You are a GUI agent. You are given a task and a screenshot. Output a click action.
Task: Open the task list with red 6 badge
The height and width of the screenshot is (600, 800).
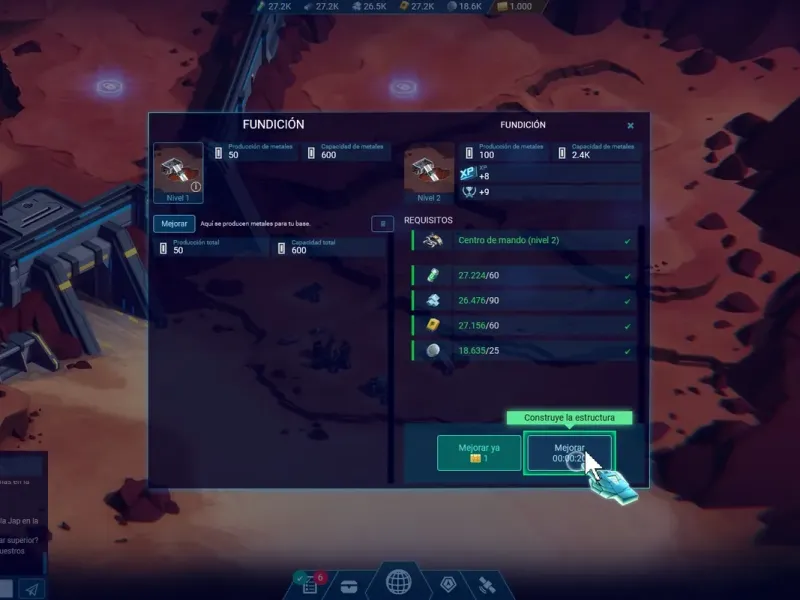[310, 583]
